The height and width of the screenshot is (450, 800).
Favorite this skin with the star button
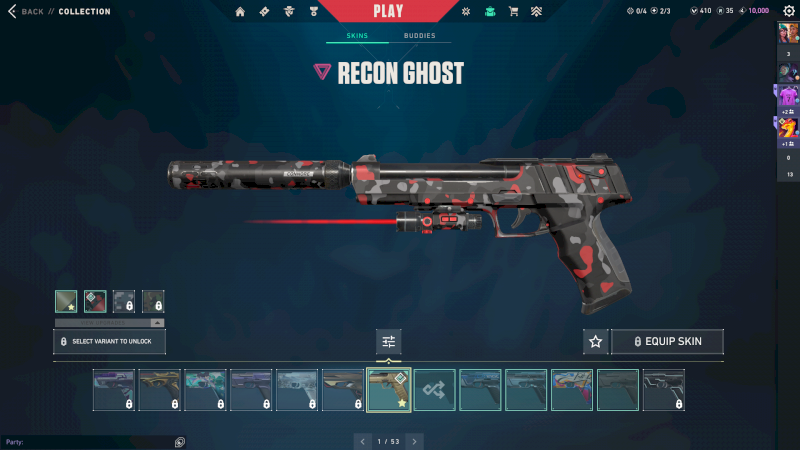pyautogui.click(x=596, y=342)
